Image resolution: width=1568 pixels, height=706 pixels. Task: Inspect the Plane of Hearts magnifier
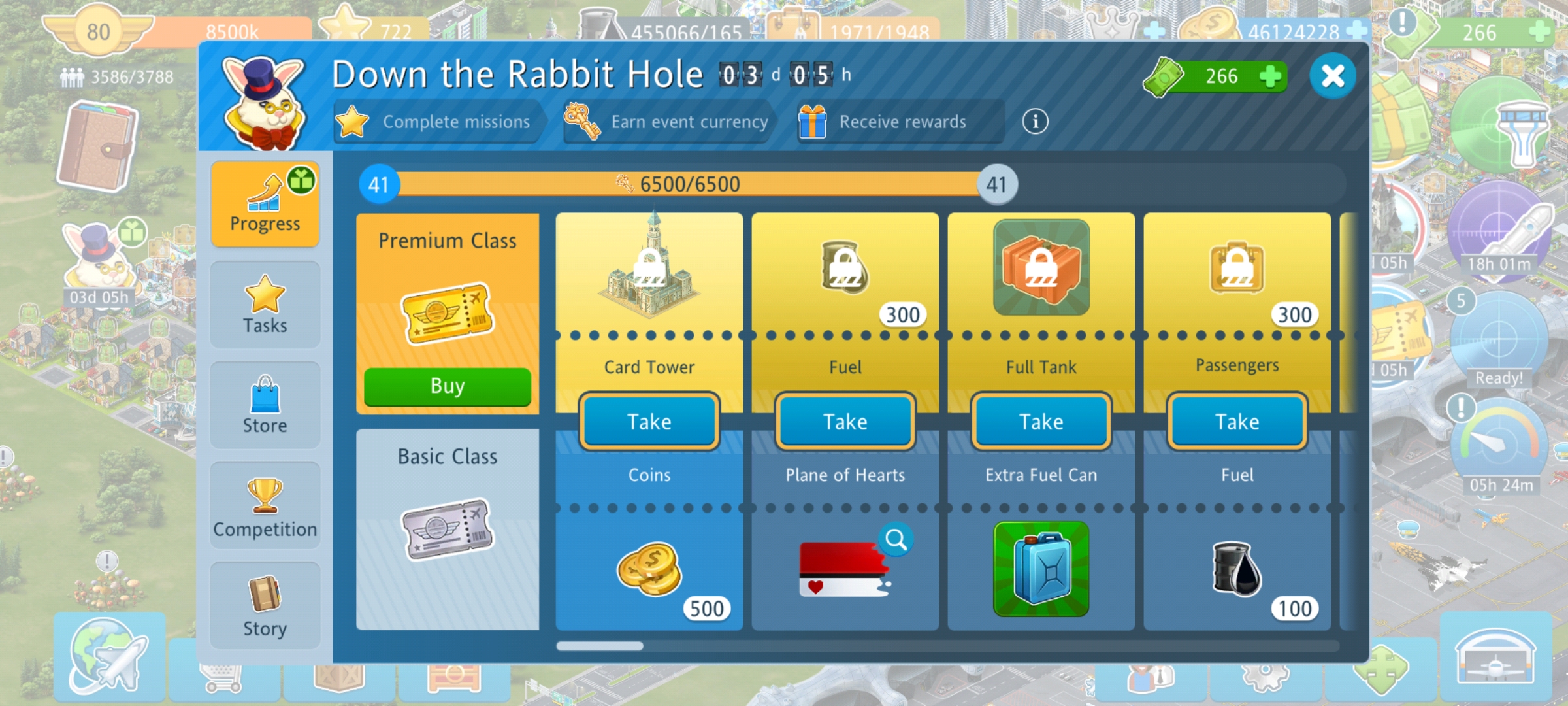pos(896,540)
